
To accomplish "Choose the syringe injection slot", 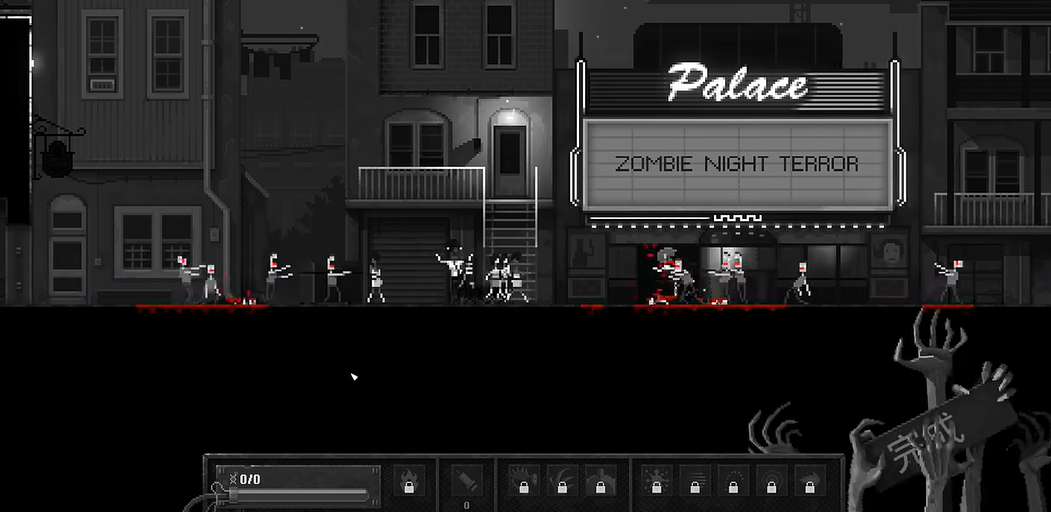I will click(466, 480).
